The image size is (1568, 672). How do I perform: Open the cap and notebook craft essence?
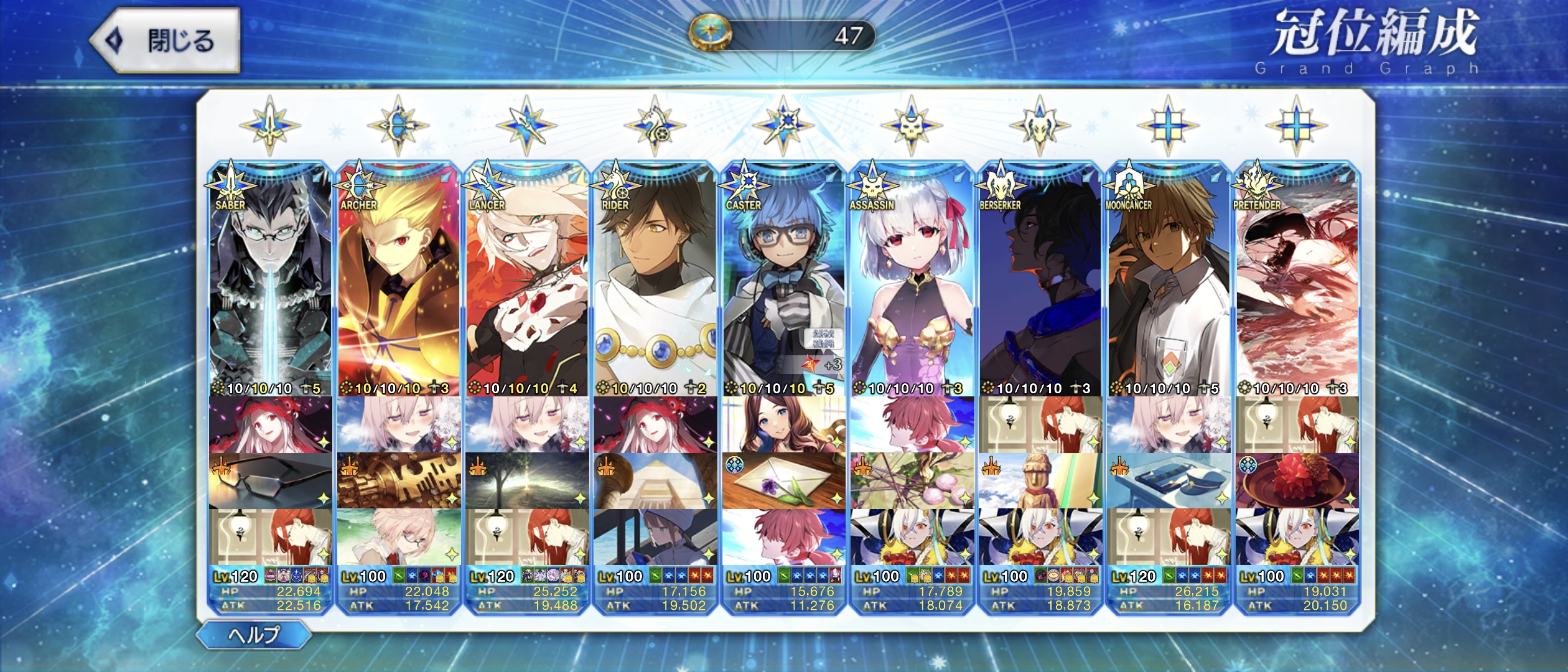tap(1169, 481)
